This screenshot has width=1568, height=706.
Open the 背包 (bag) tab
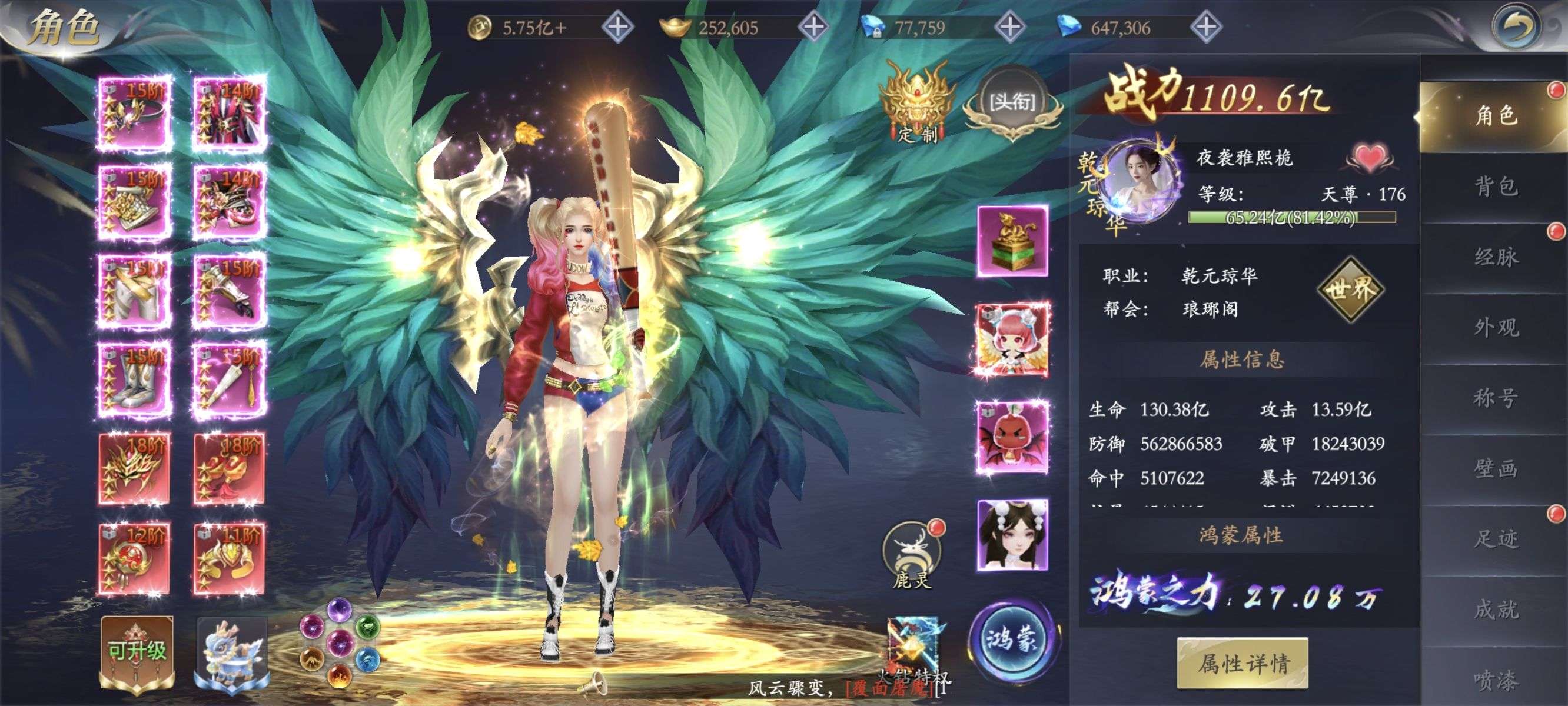point(1495,187)
